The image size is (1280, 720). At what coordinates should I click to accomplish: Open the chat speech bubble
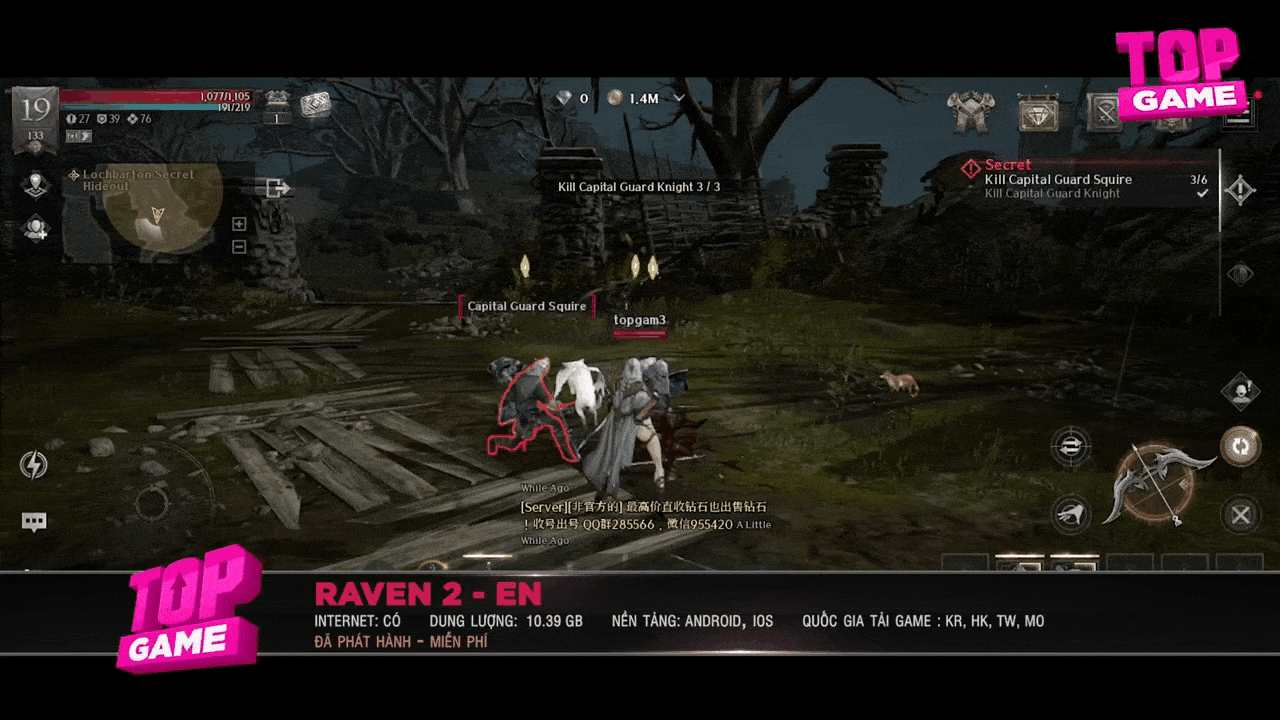pos(35,521)
